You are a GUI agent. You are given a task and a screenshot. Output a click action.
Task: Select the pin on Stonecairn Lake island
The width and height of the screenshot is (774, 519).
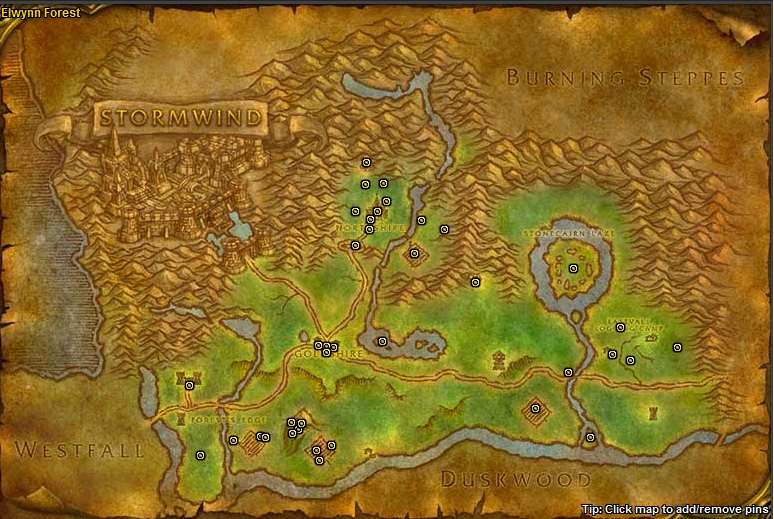click(573, 268)
